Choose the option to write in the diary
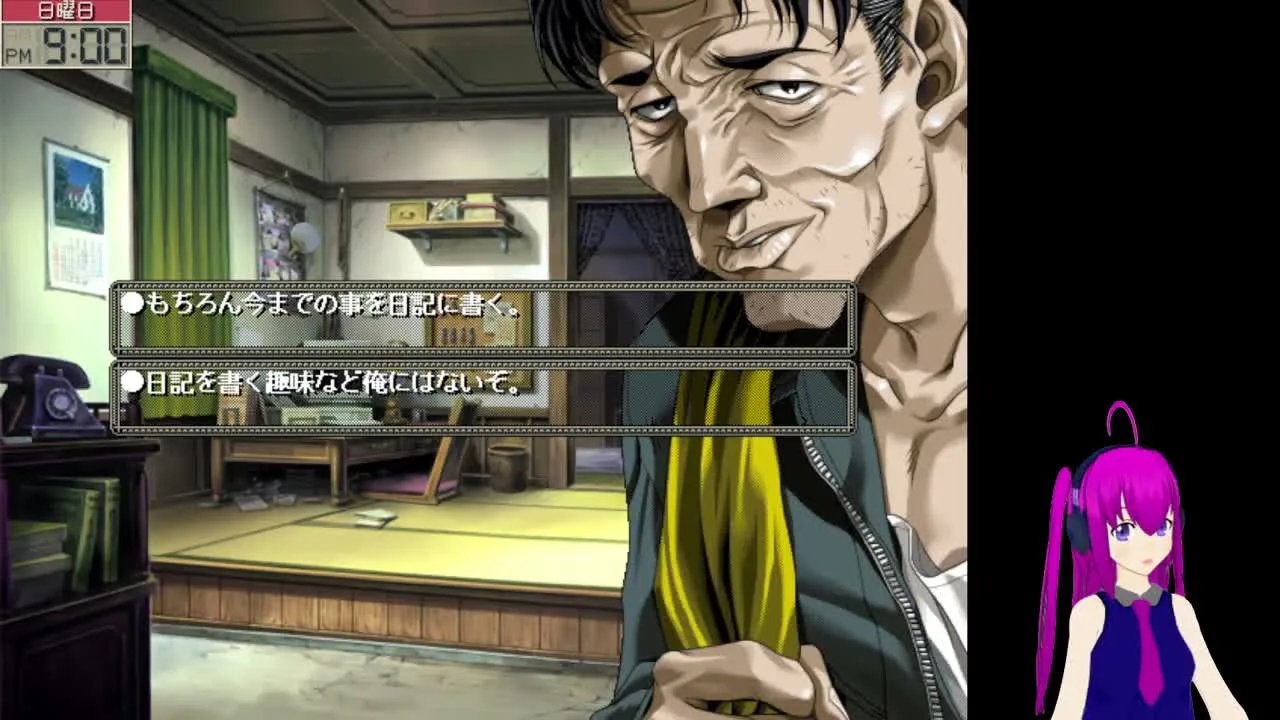The image size is (1280, 720). 483,318
